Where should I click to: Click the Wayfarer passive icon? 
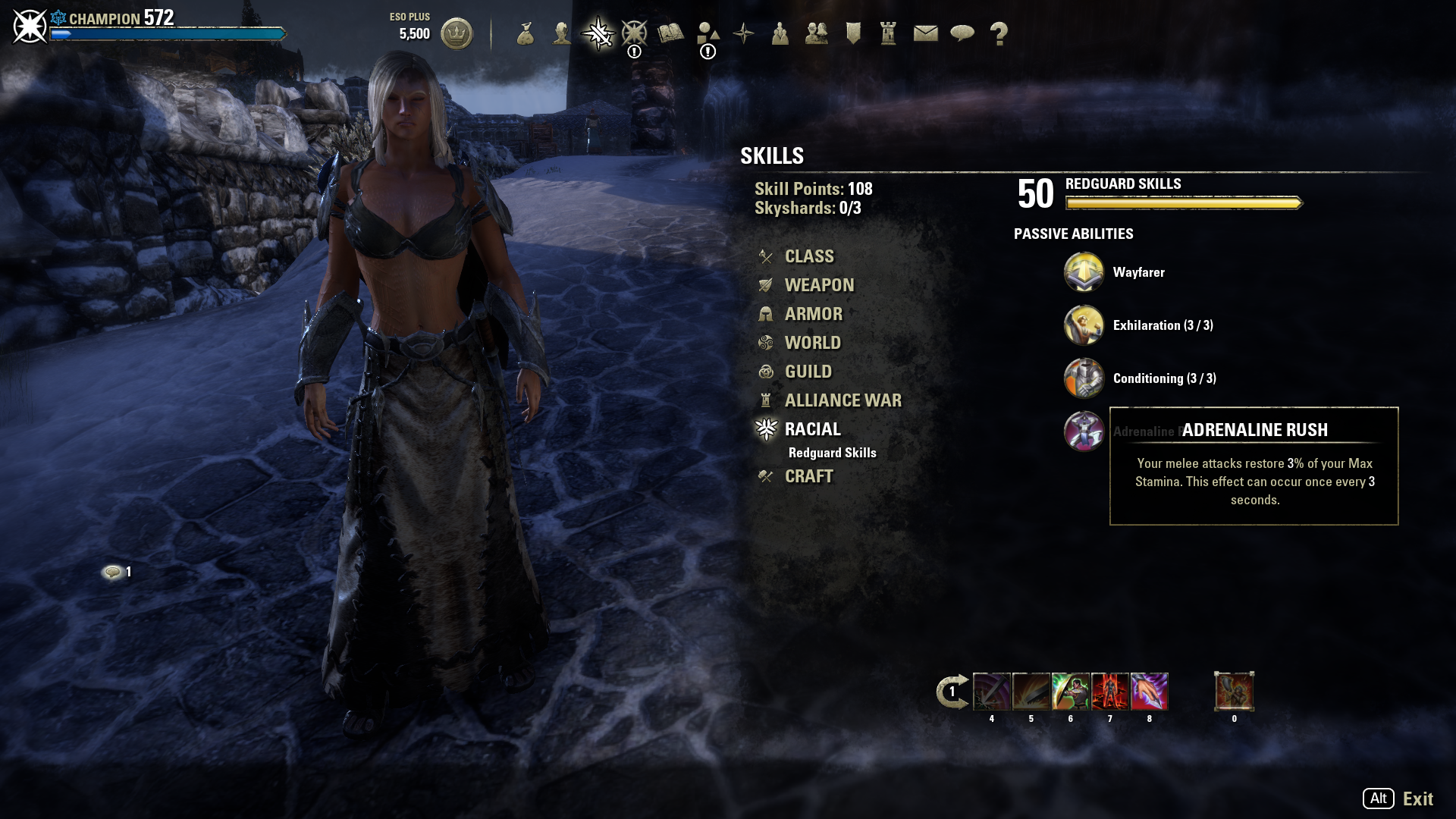point(1084,272)
